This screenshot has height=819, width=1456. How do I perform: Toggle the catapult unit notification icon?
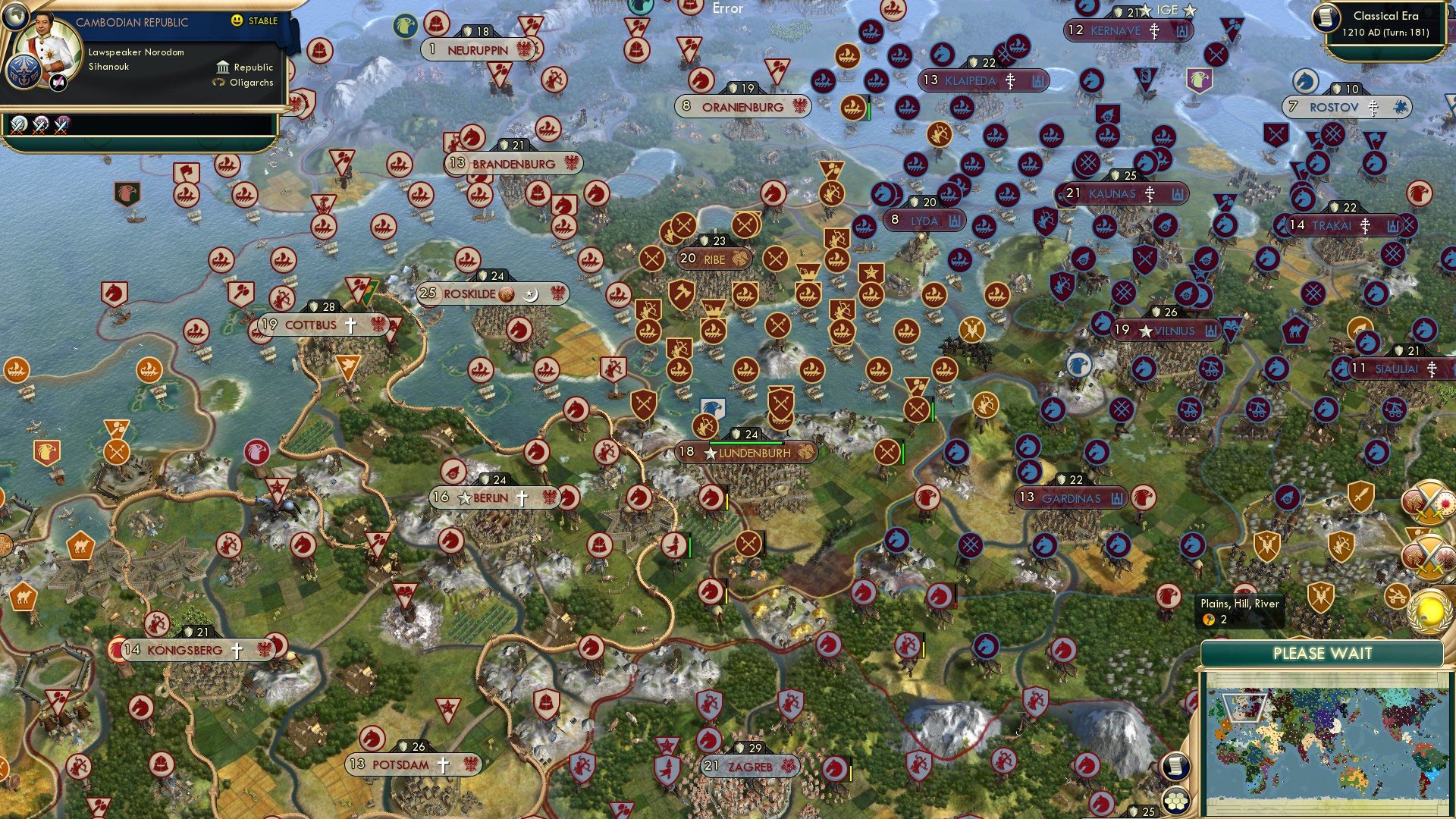[1398, 598]
